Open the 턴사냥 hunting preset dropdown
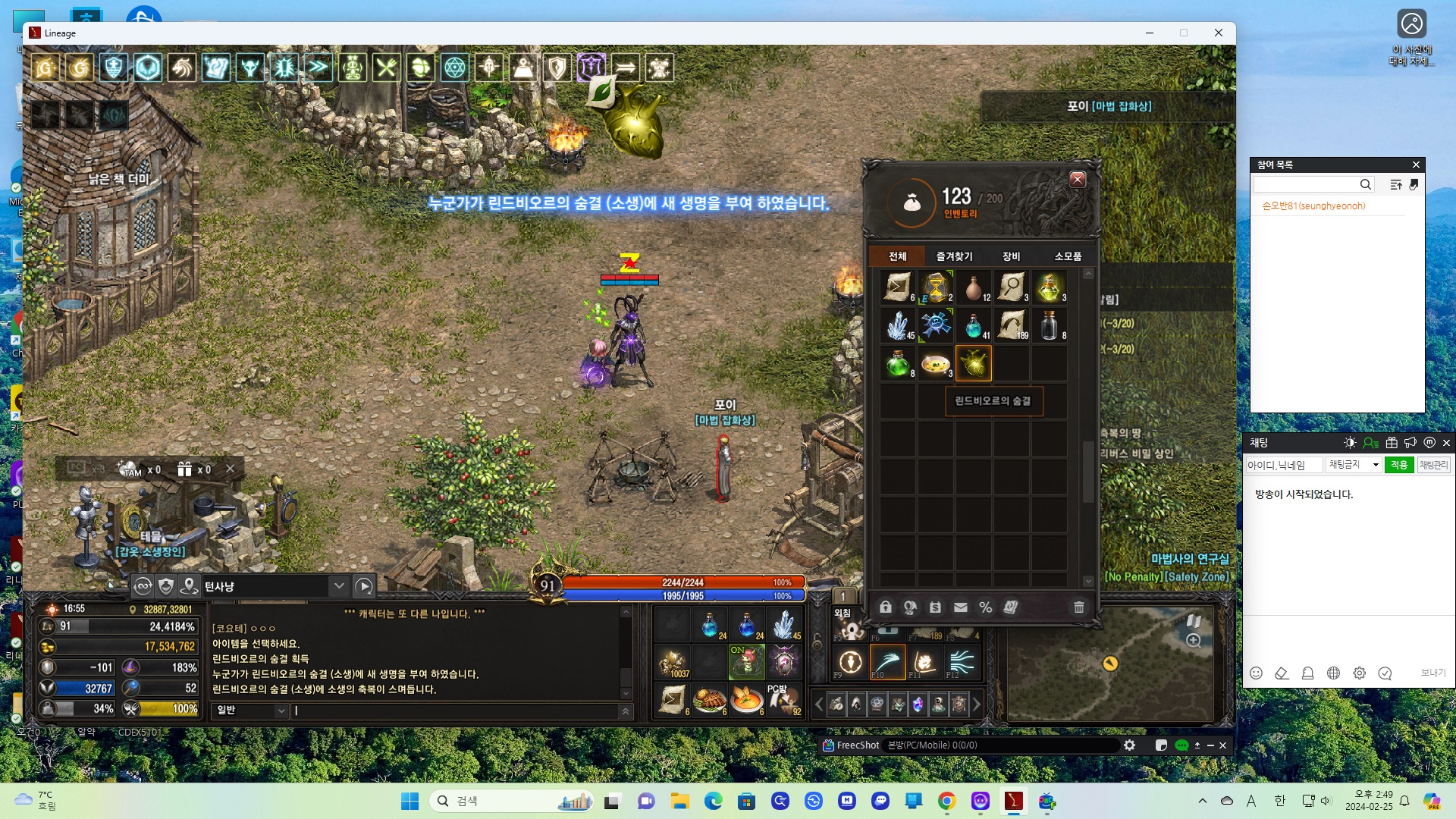1456x819 pixels. [339, 586]
